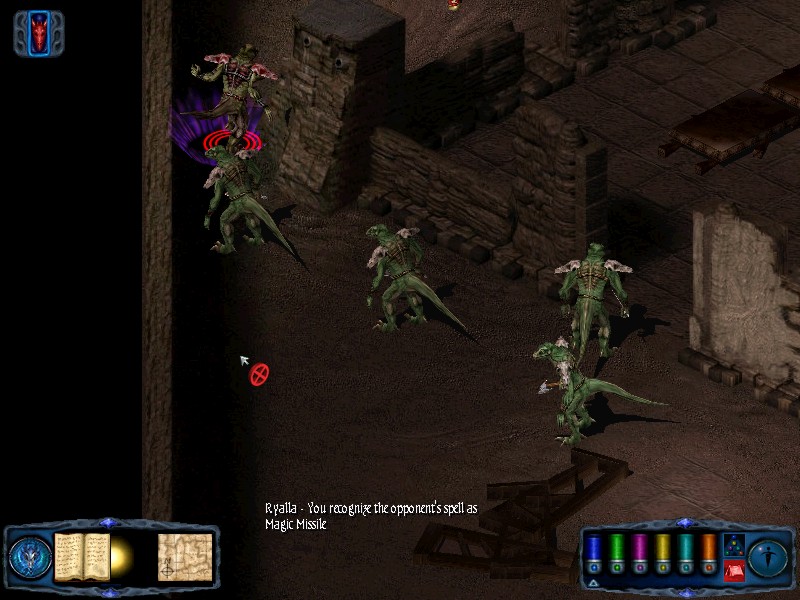800x600 pixels.
Task: Open the colored orbs triangle panel
Action: click(732, 545)
